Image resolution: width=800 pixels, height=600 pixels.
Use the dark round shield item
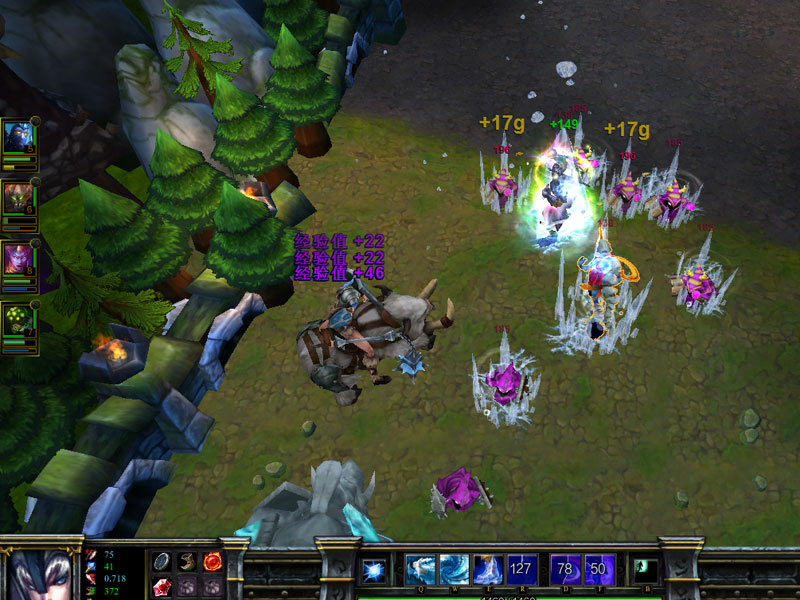(x=162, y=562)
